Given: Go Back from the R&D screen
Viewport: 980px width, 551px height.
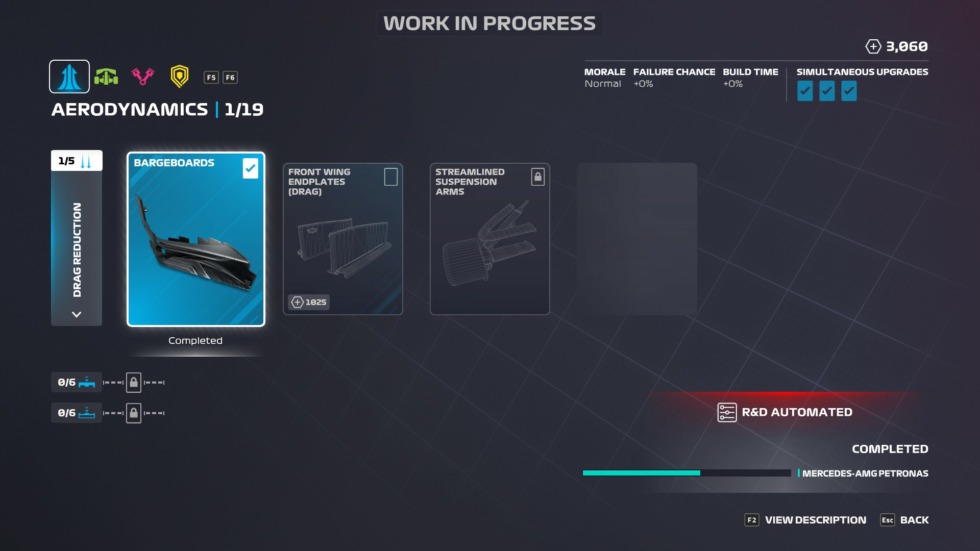Looking at the screenshot, I should pyautogui.click(x=904, y=520).
